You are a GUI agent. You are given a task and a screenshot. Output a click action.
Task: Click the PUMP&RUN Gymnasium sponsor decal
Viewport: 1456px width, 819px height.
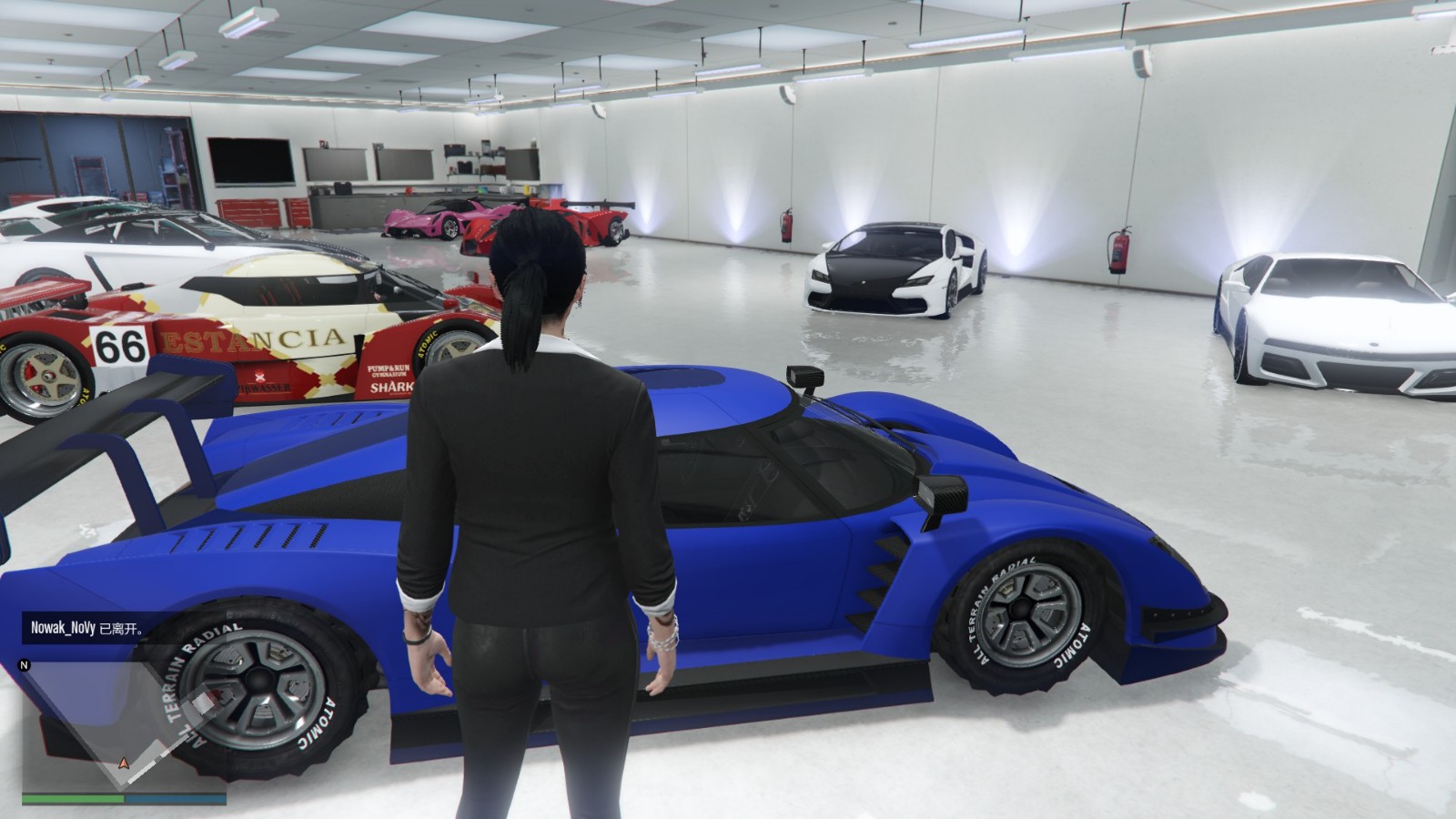pos(387,369)
